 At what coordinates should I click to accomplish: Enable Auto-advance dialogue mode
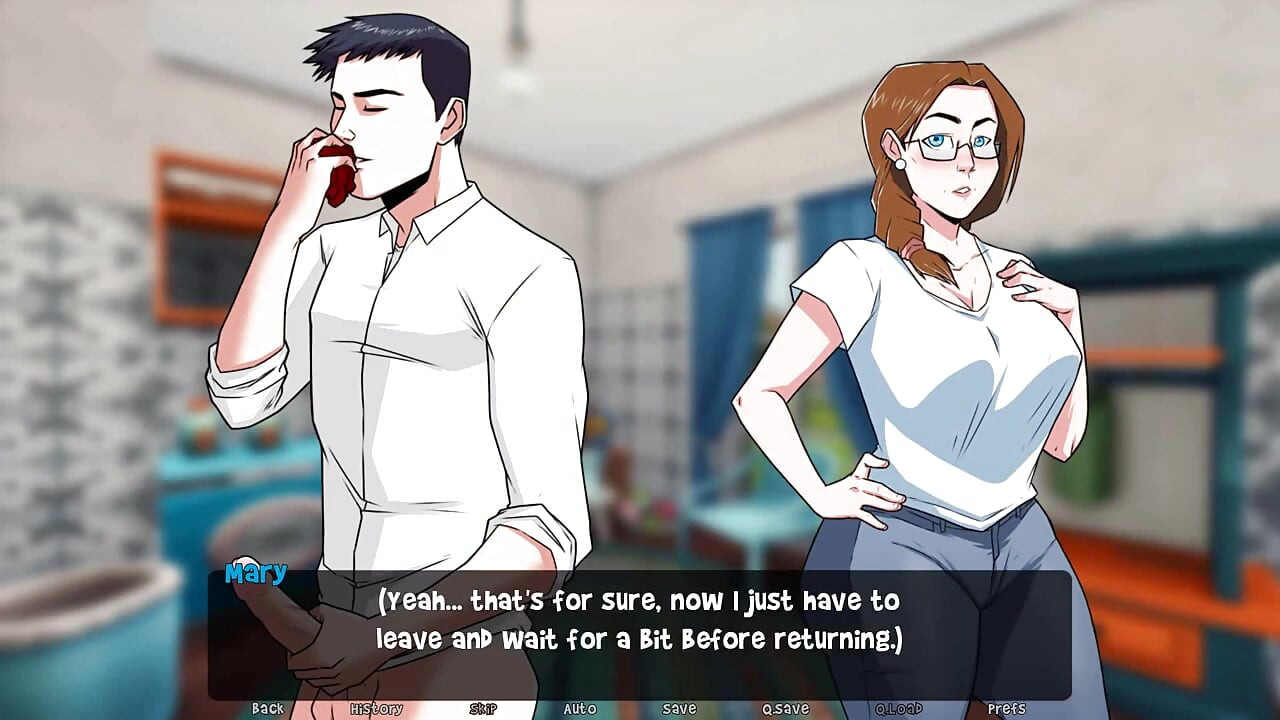580,708
